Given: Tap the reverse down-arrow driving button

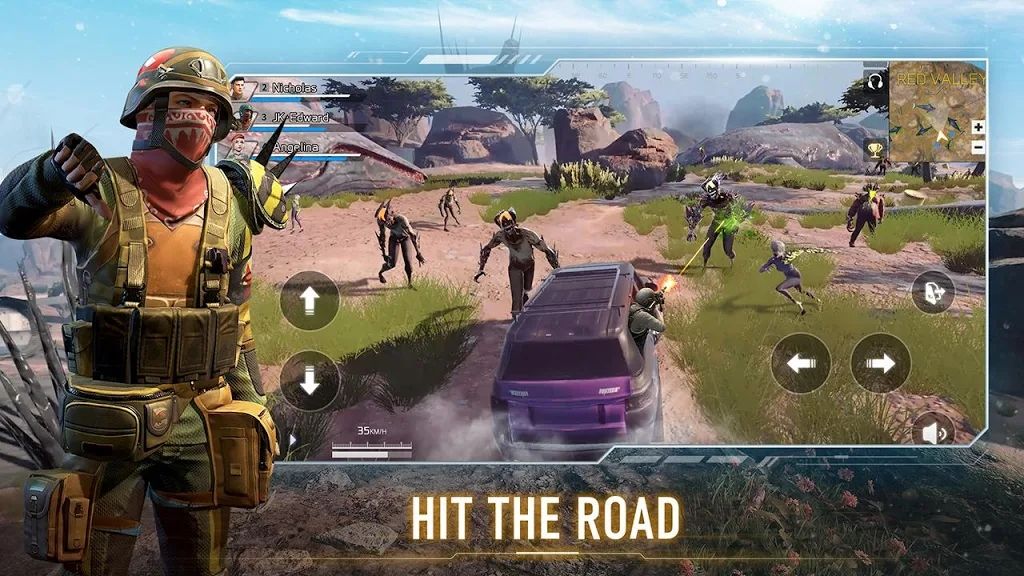Looking at the screenshot, I should click(x=309, y=380).
